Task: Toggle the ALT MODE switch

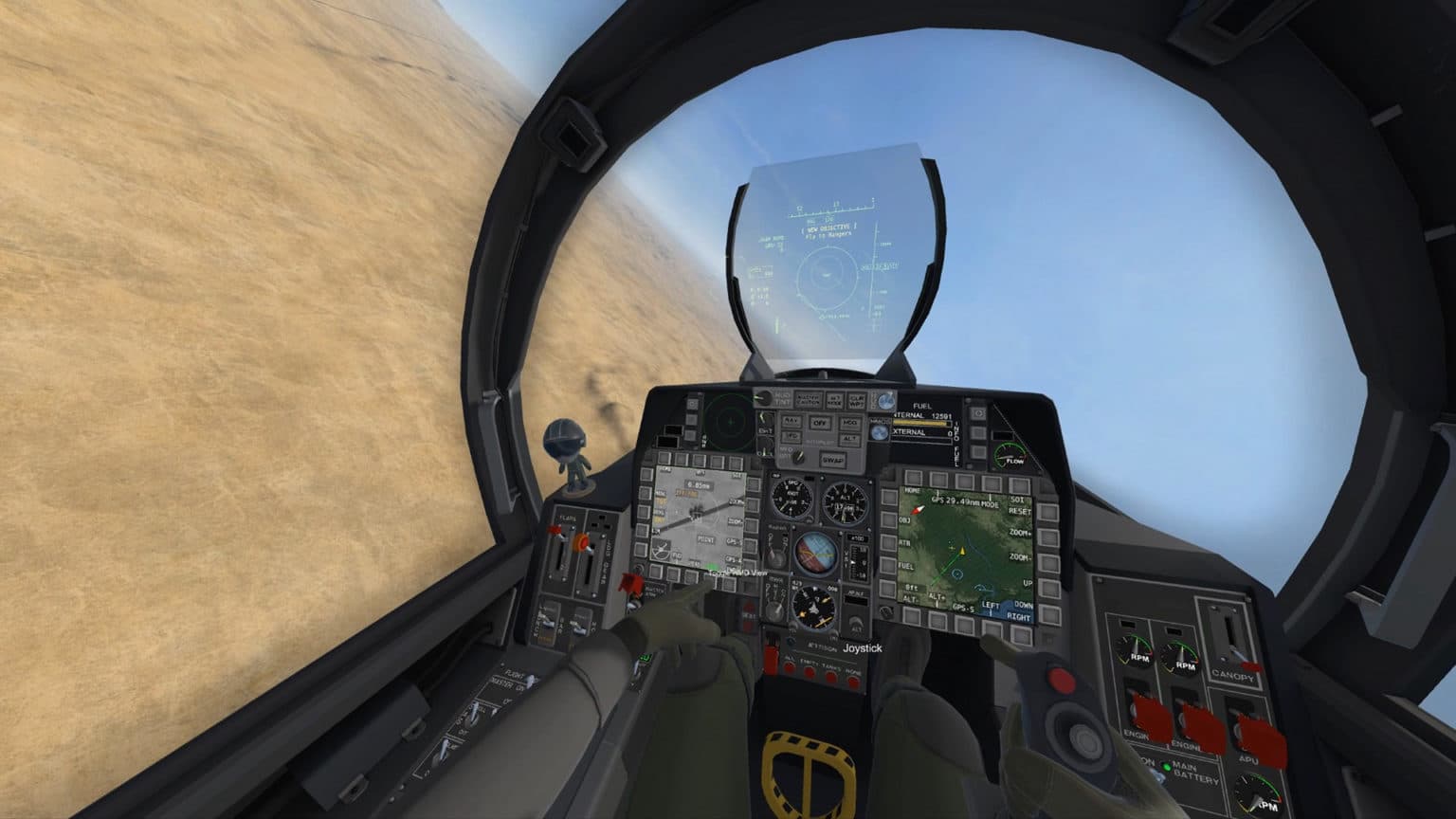Action: 834,399
